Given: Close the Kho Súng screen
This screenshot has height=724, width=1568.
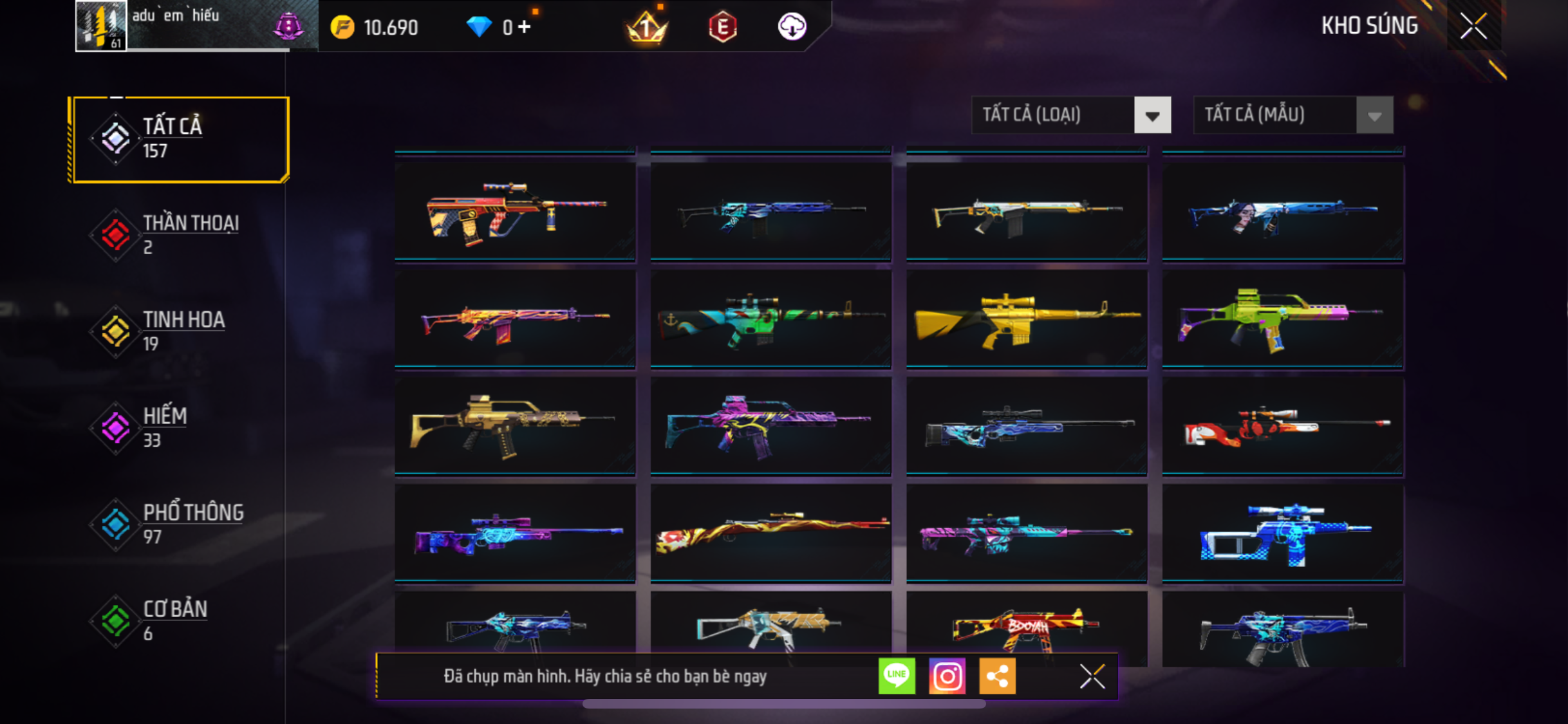Looking at the screenshot, I should tap(1473, 26).
